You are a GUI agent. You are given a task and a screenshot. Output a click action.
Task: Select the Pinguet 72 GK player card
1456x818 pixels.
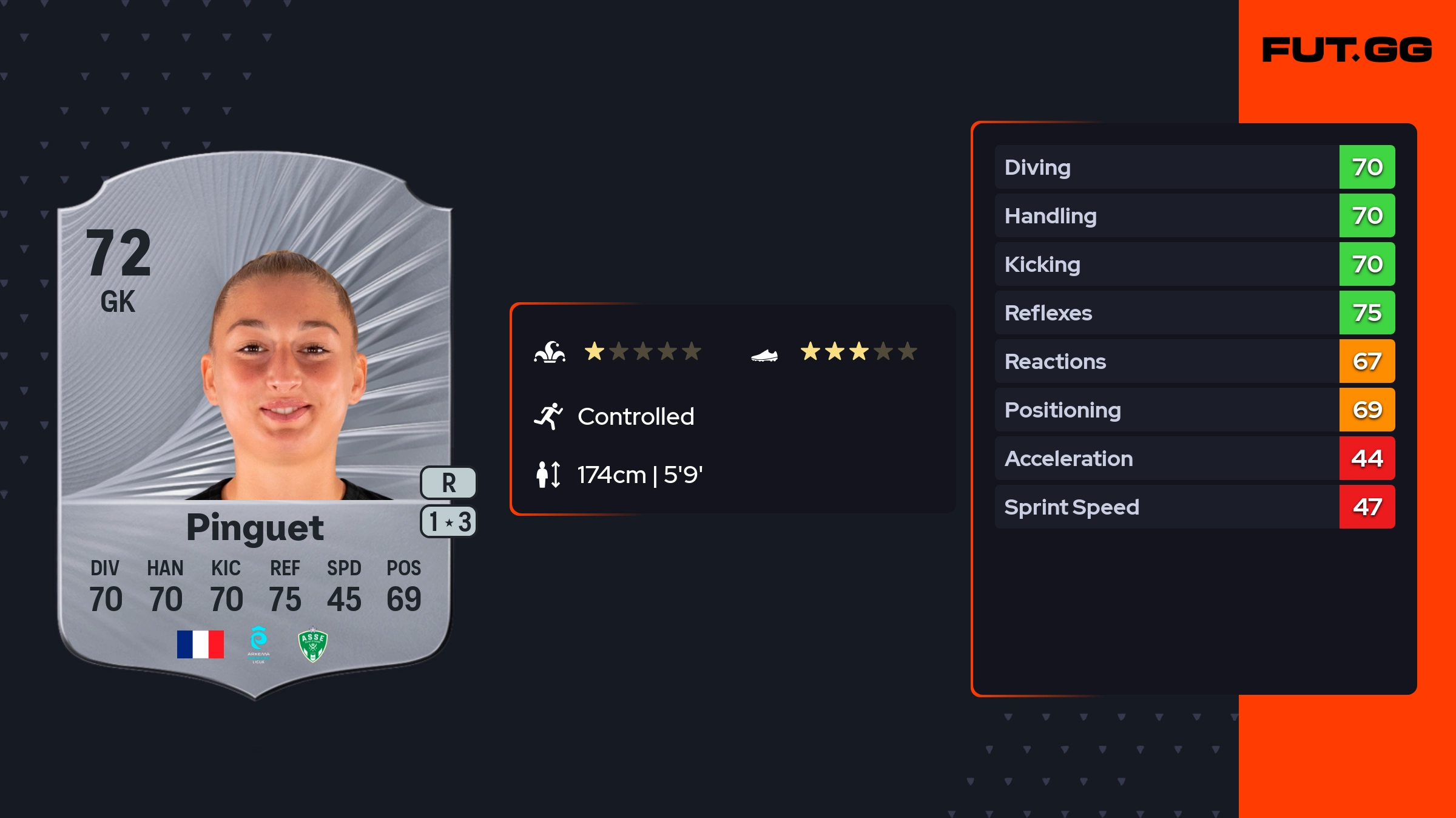click(x=255, y=425)
